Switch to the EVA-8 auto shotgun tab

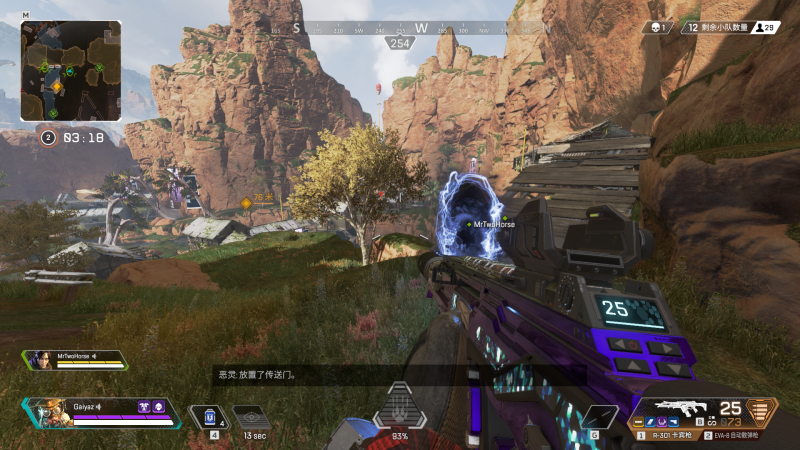[739, 435]
